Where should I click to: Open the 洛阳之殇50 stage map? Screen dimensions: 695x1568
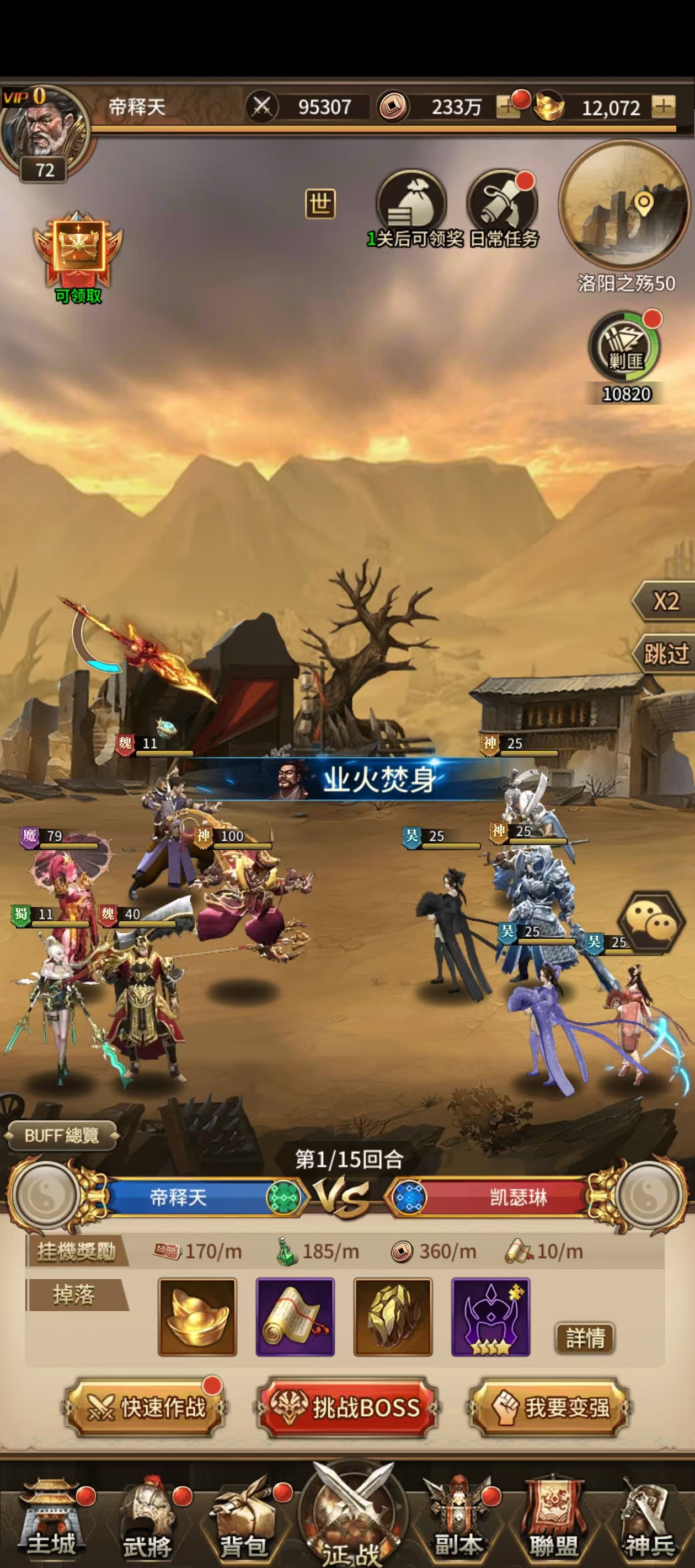click(625, 205)
